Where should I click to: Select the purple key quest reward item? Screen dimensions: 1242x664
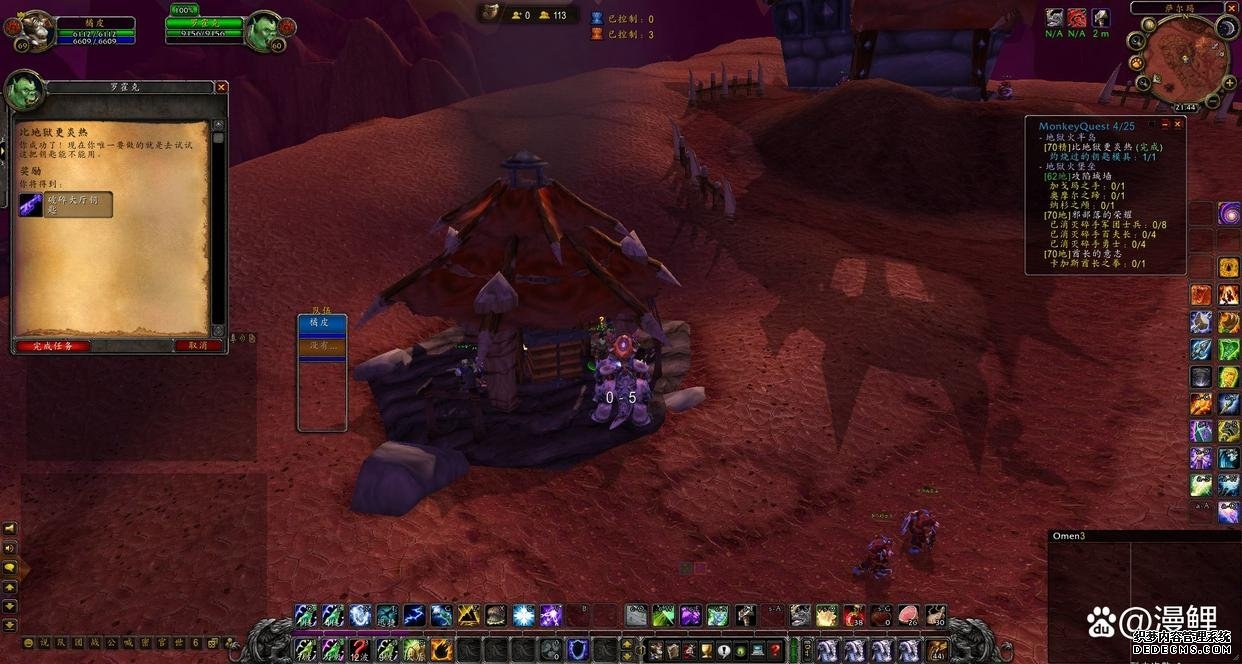coord(31,205)
